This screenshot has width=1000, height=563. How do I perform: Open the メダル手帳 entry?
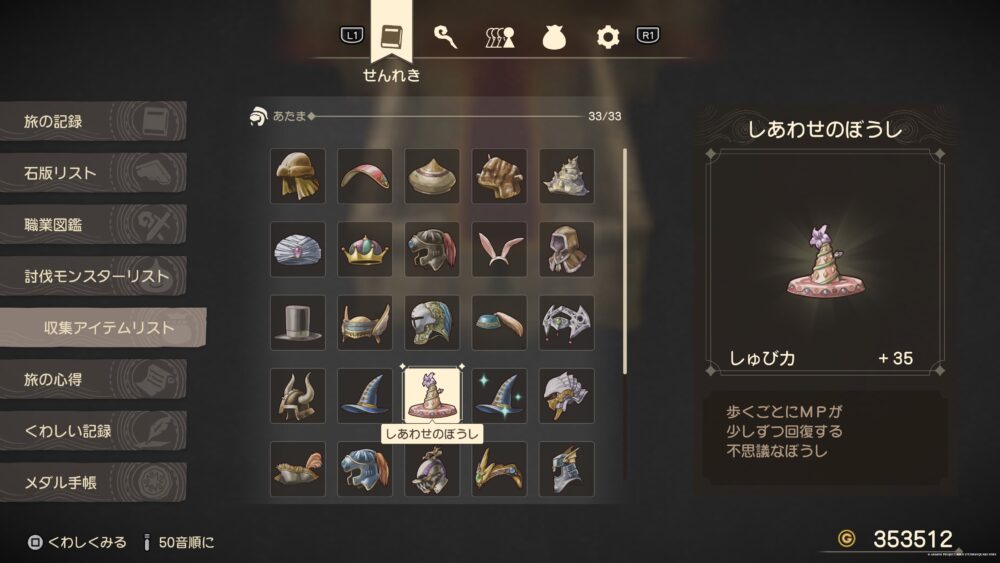pyautogui.click(x=93, y=483)
